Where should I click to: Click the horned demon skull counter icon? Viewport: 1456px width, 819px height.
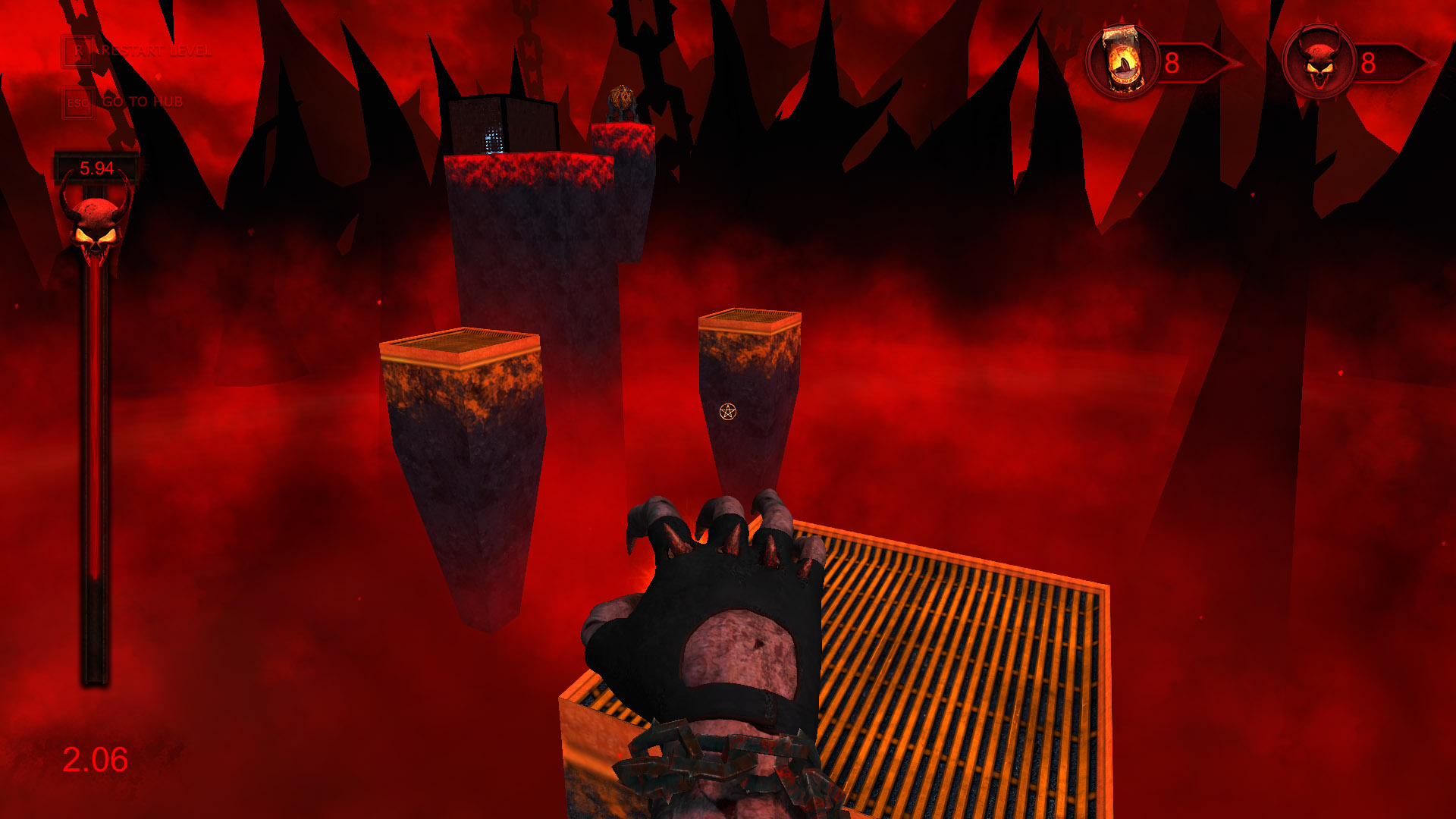point(1319,62)
